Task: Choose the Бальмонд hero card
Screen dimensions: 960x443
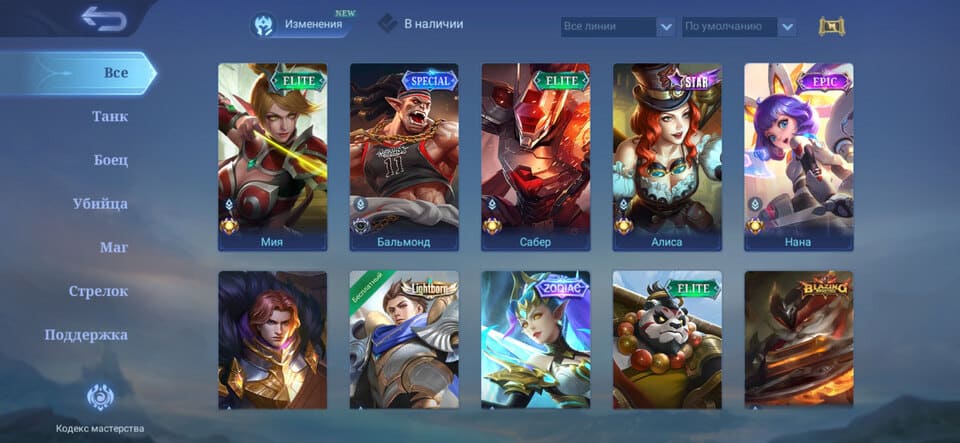Action: click(x=404, y=156)
